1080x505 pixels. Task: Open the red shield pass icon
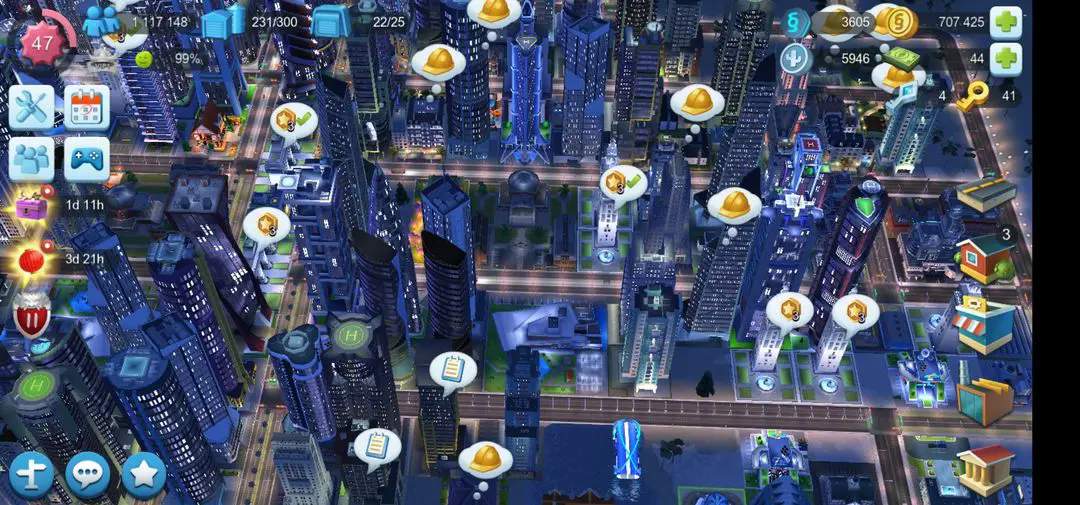click(x=32, y=318)
